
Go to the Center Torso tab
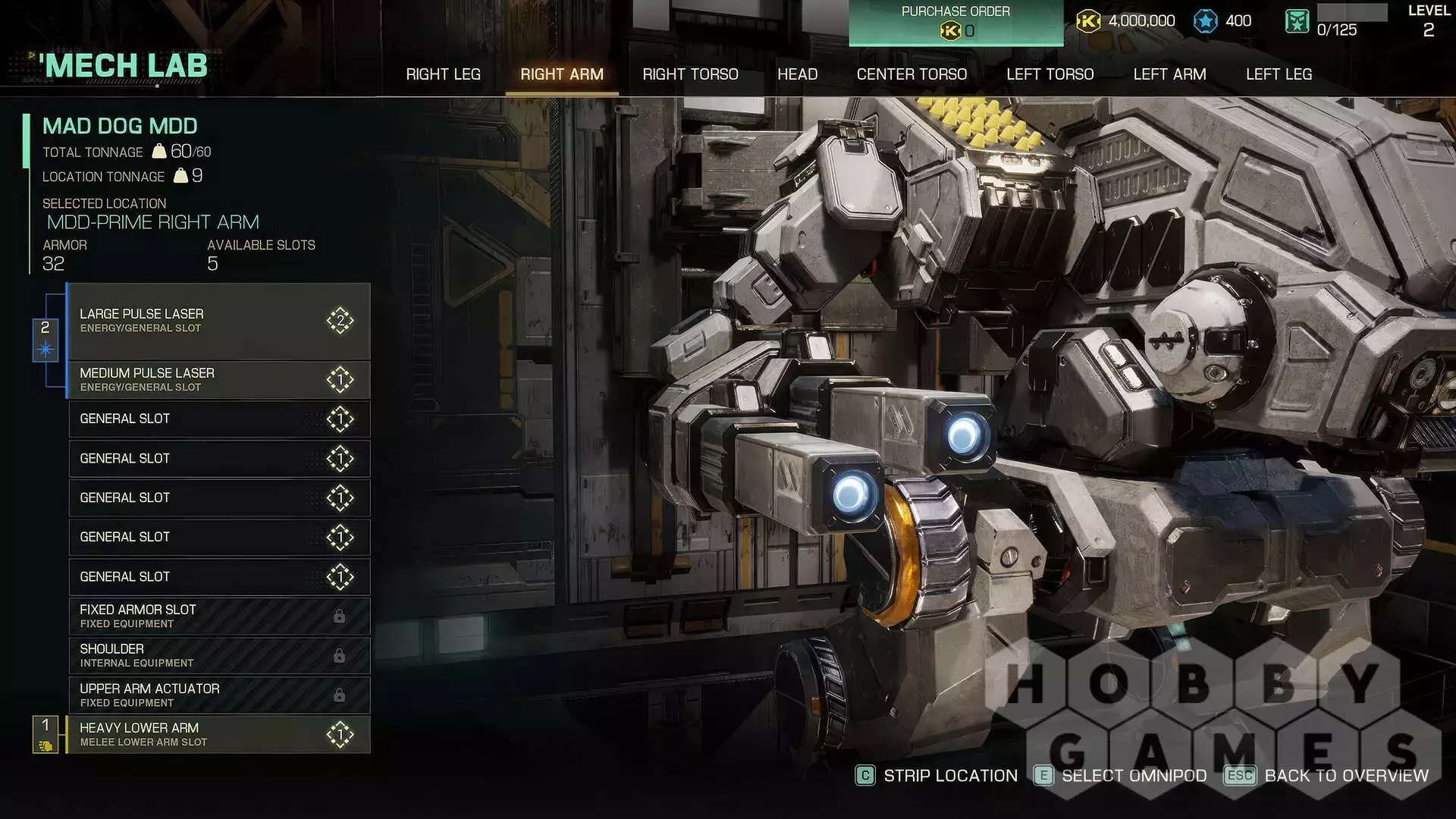tap(912, 74)
